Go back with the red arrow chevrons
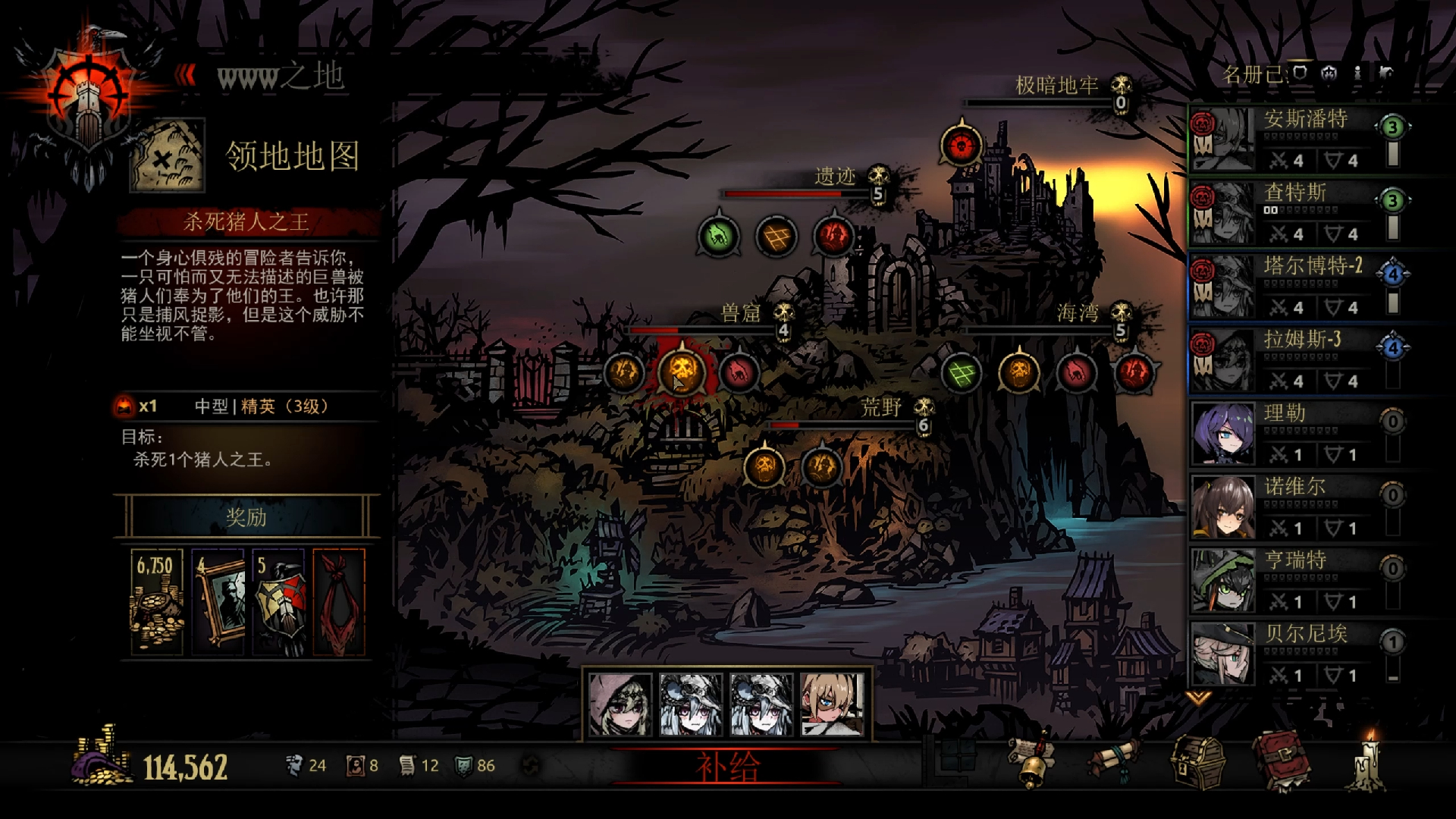1456x819 pixels. point(186,75)
